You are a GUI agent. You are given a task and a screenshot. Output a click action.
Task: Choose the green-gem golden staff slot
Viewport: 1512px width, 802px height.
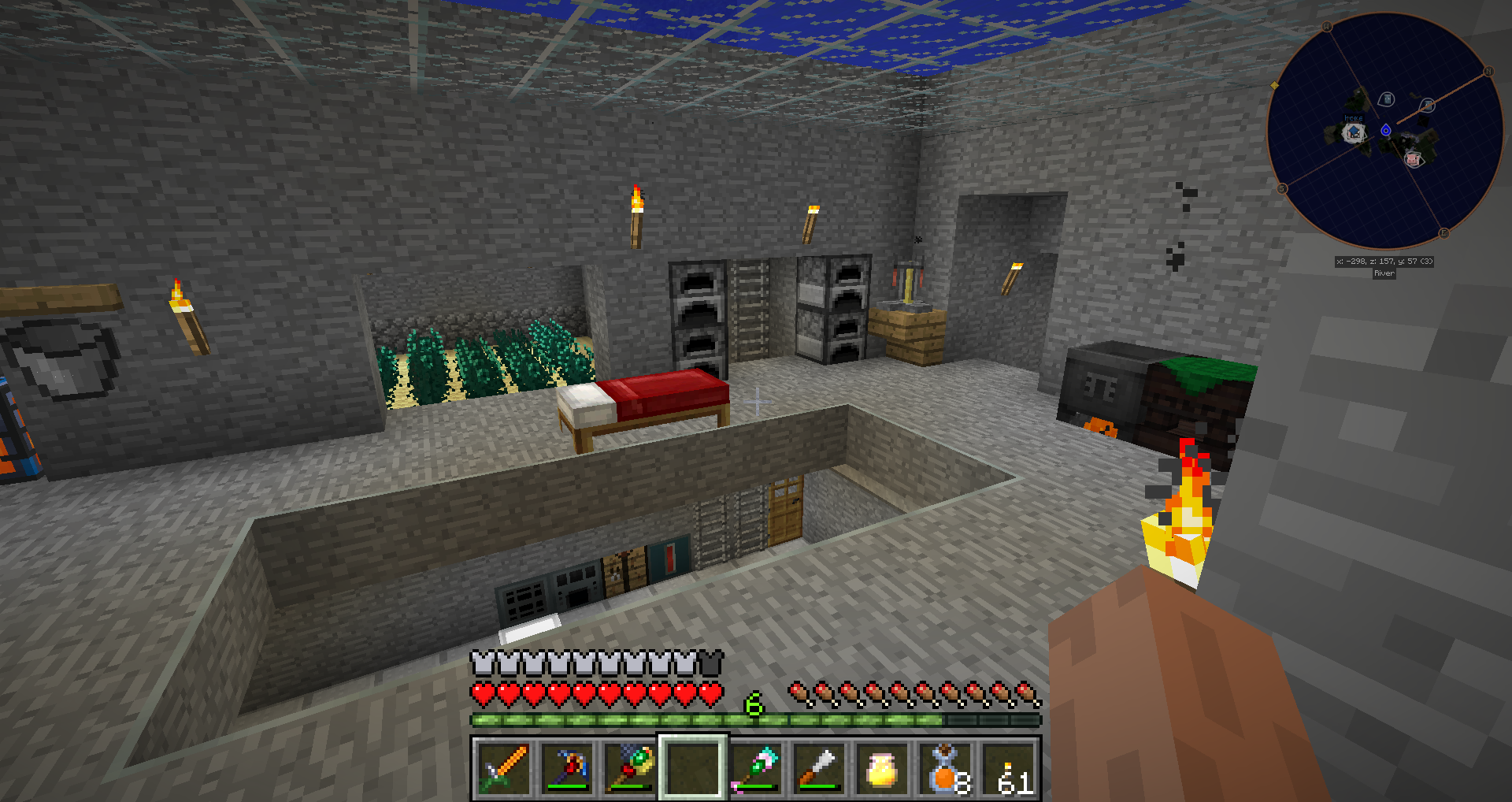[629, 768]
